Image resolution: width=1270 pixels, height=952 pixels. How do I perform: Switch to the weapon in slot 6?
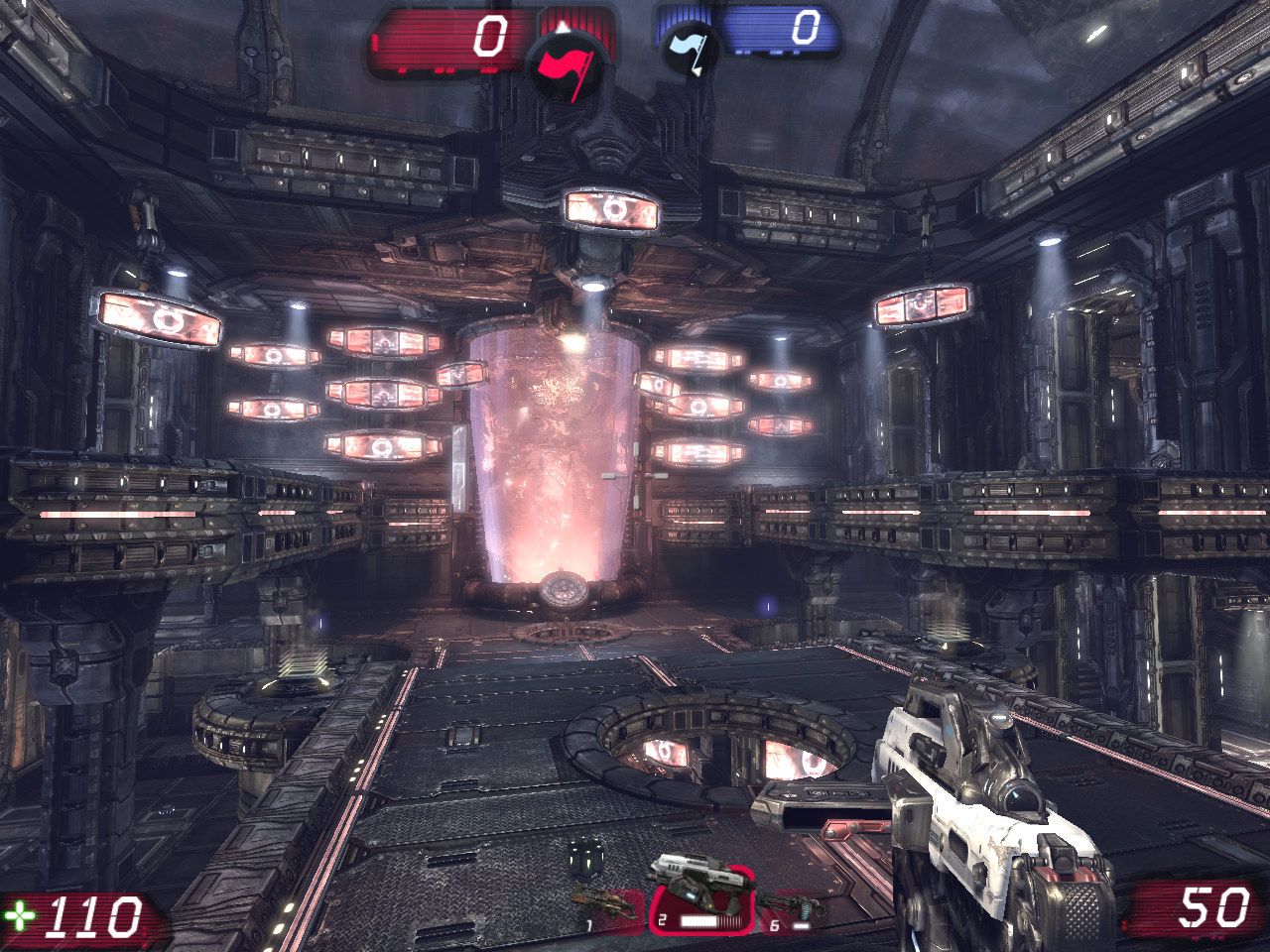792,906
